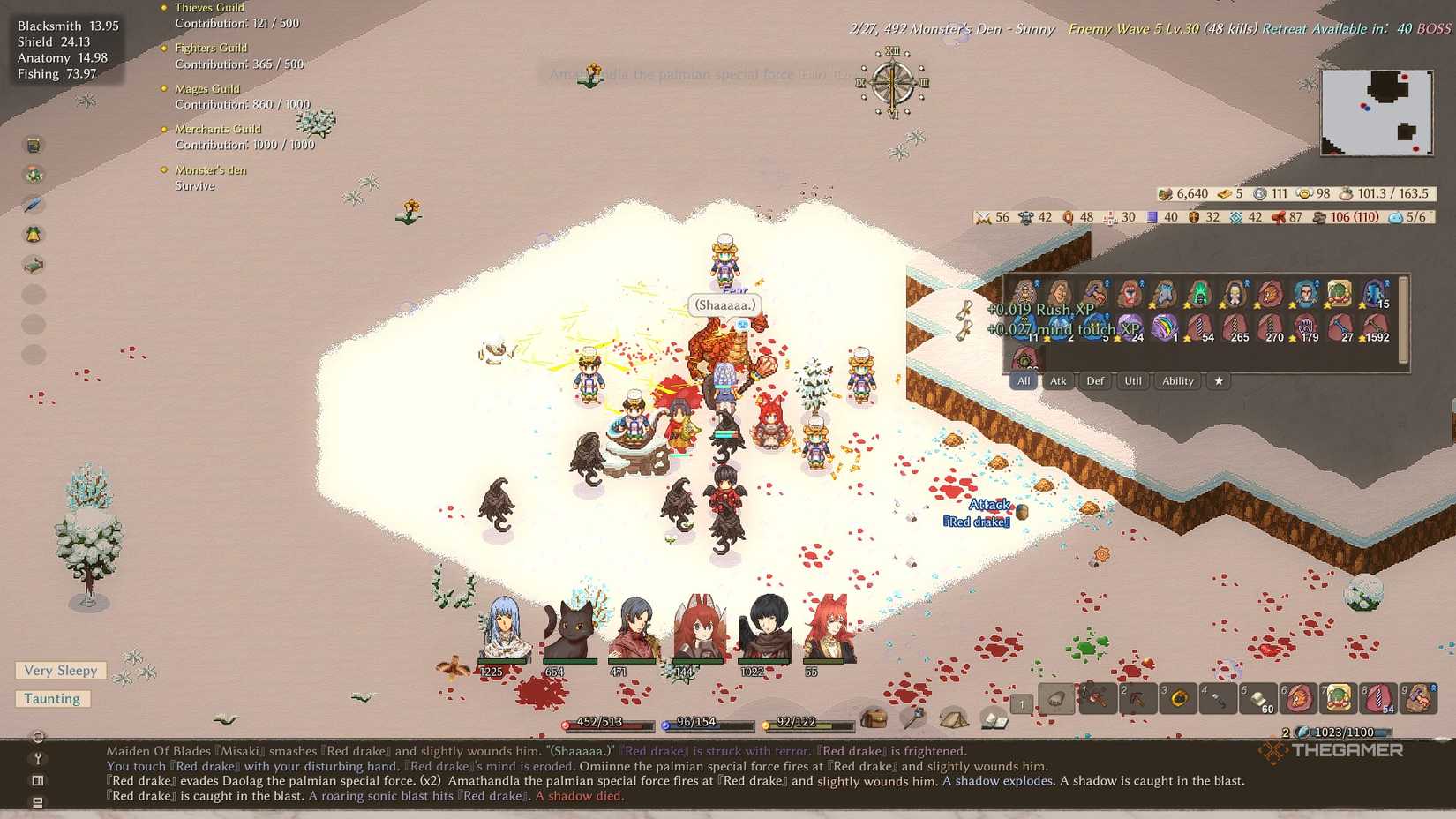Toggle the Taunting status indicator
Screen dimensions: 1456x819
tap(52, 698)
